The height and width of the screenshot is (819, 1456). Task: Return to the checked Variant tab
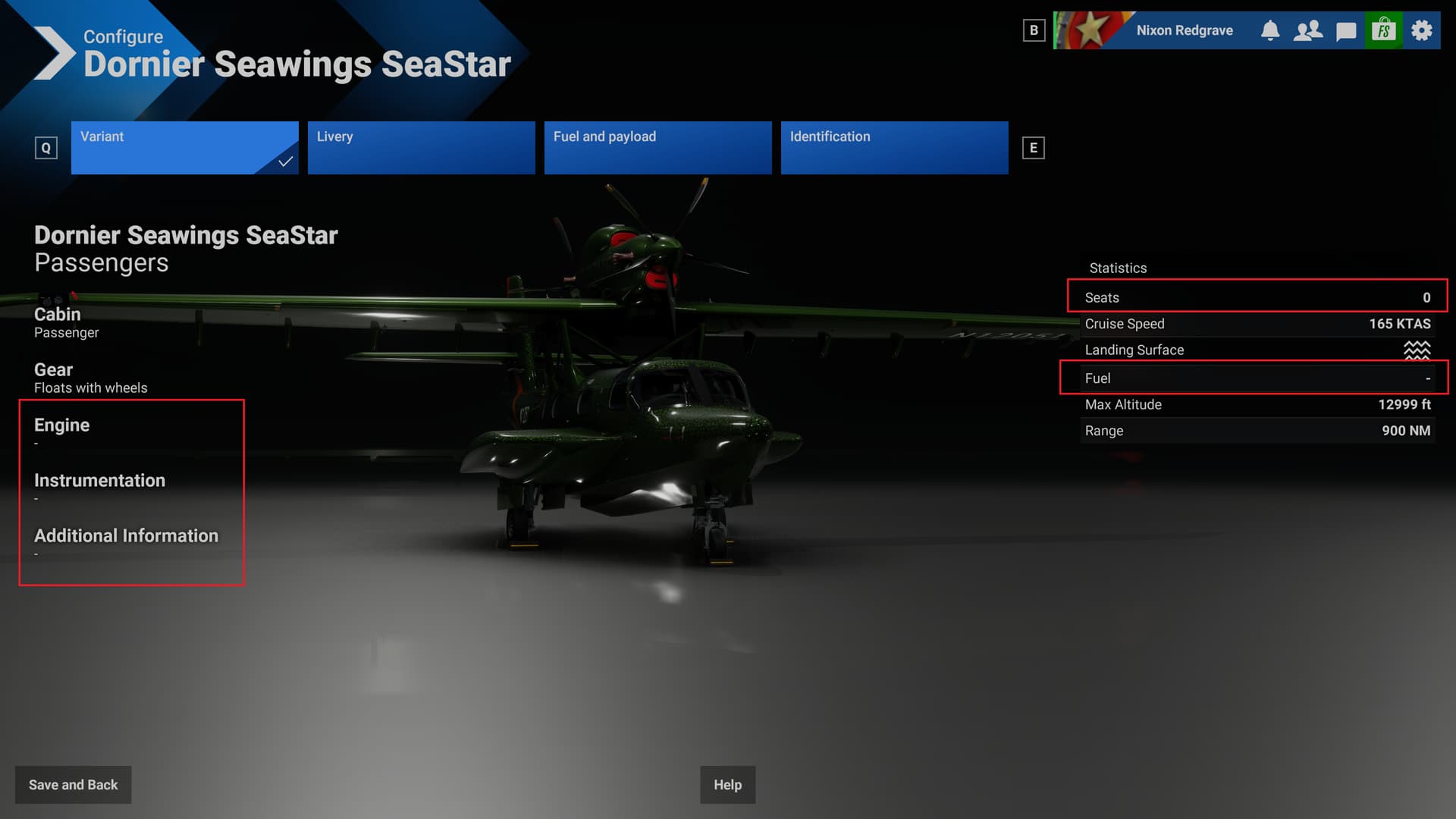[184, 147]
